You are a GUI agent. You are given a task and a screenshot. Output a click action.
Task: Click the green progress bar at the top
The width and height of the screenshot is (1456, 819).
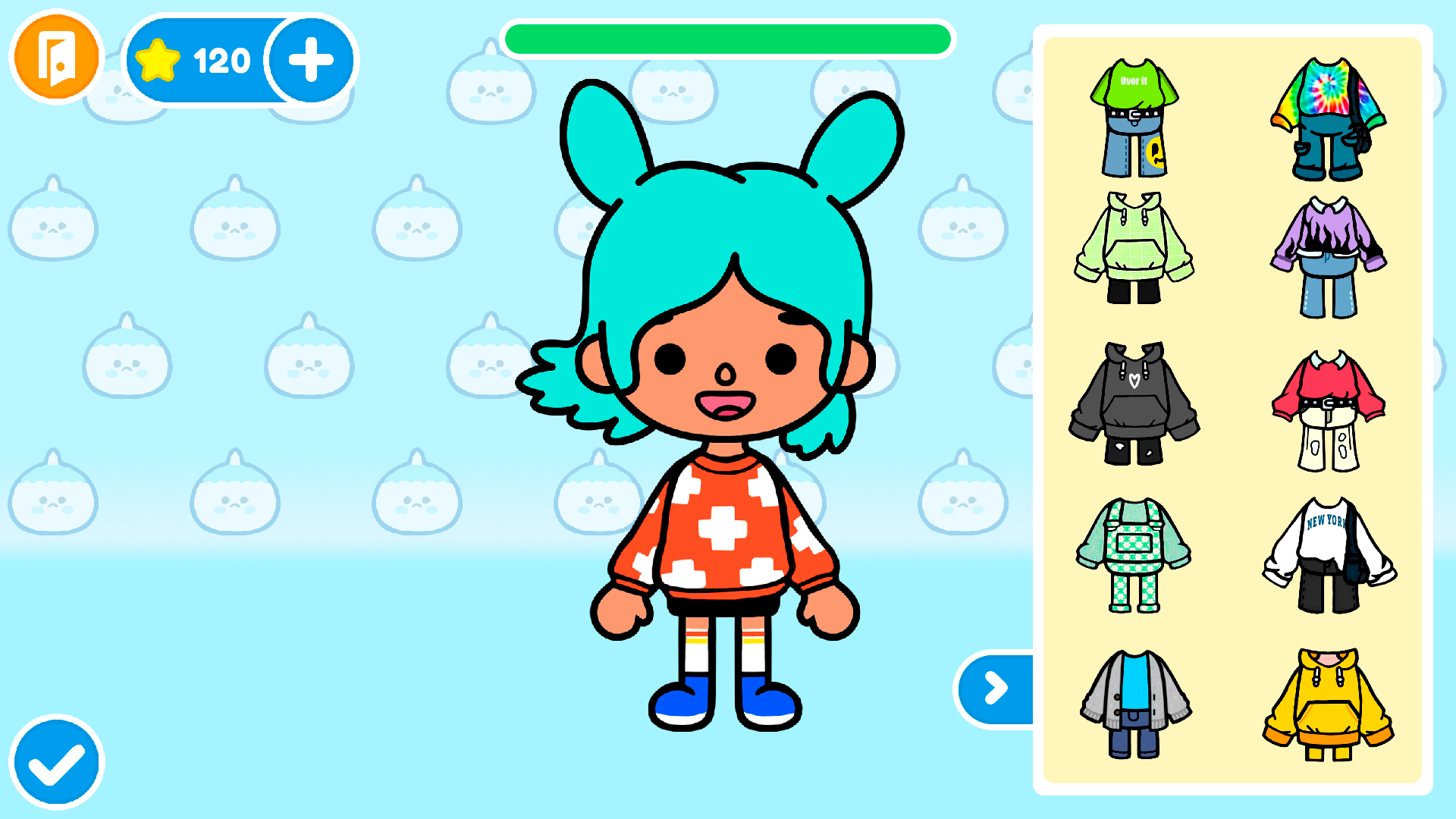[x=726, y=40]
